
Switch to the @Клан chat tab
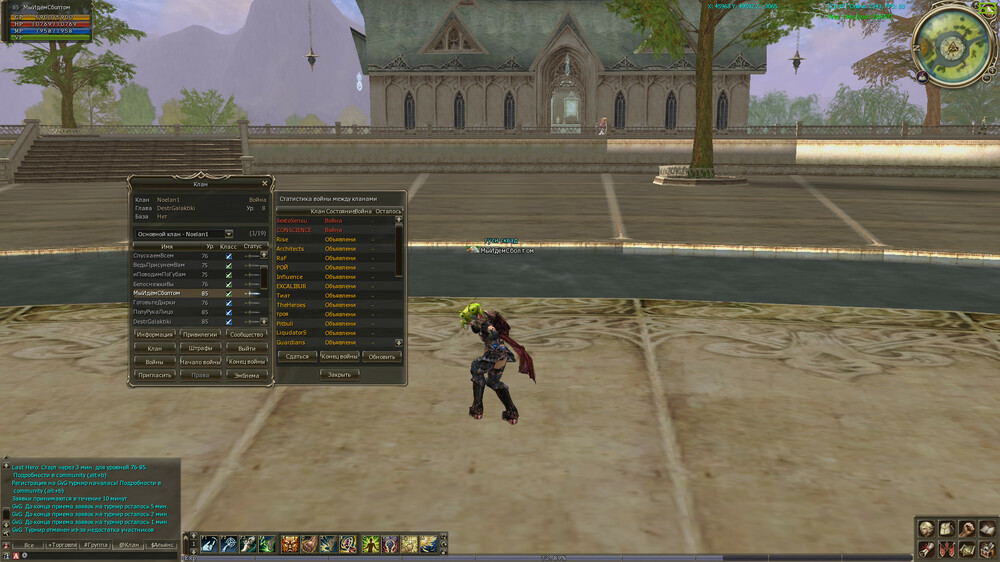129,545
